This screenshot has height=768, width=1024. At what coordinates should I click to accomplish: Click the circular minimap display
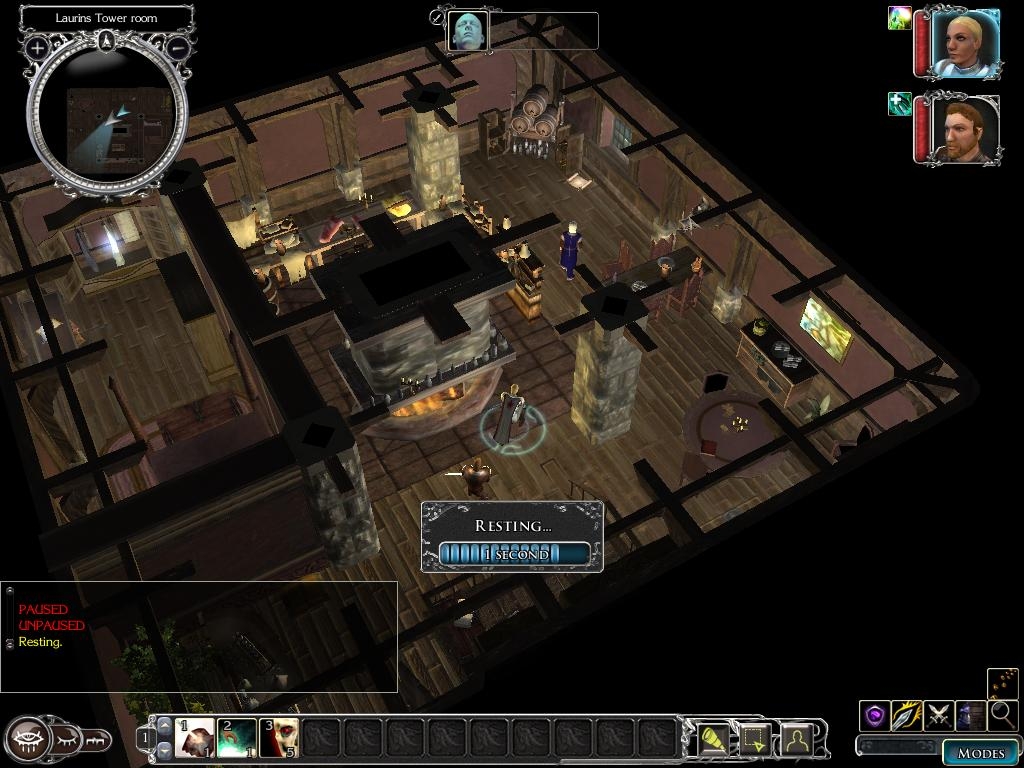[x=107, y=115]
